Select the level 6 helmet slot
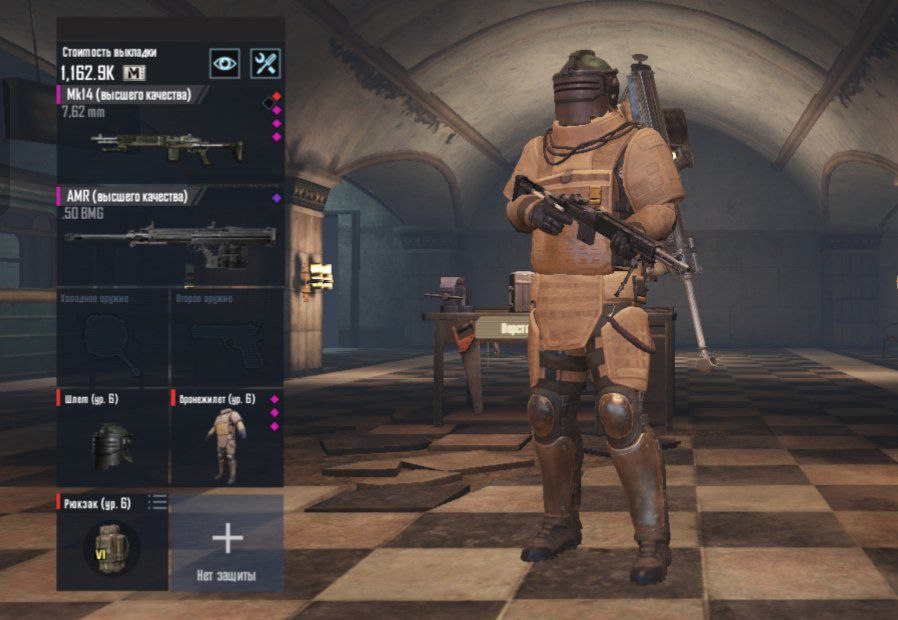 (112, 440)
